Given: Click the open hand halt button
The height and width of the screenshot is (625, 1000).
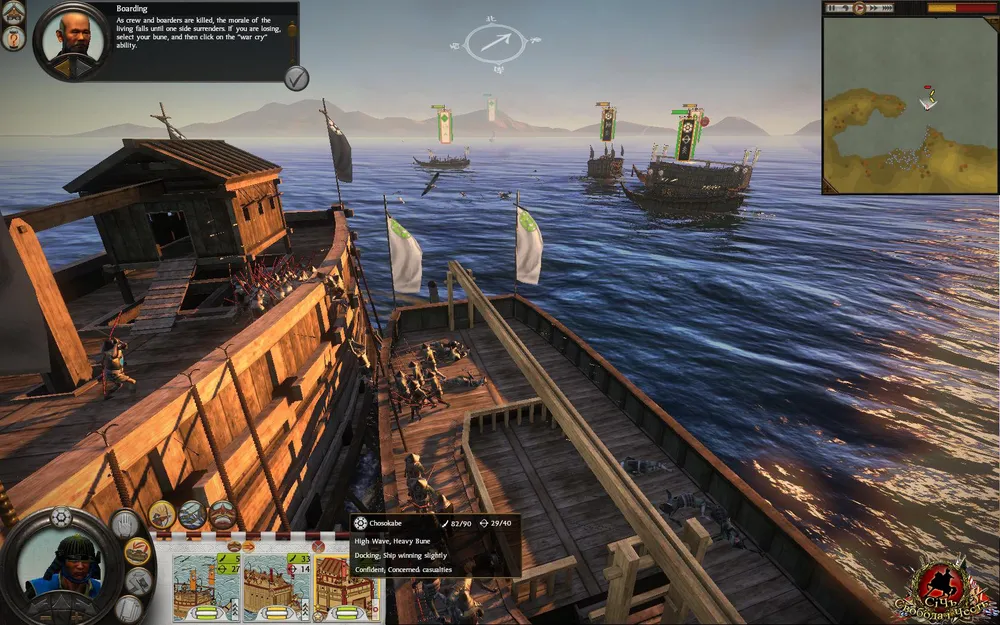Looking at the screenshot, I should click(x=124, y=523).
